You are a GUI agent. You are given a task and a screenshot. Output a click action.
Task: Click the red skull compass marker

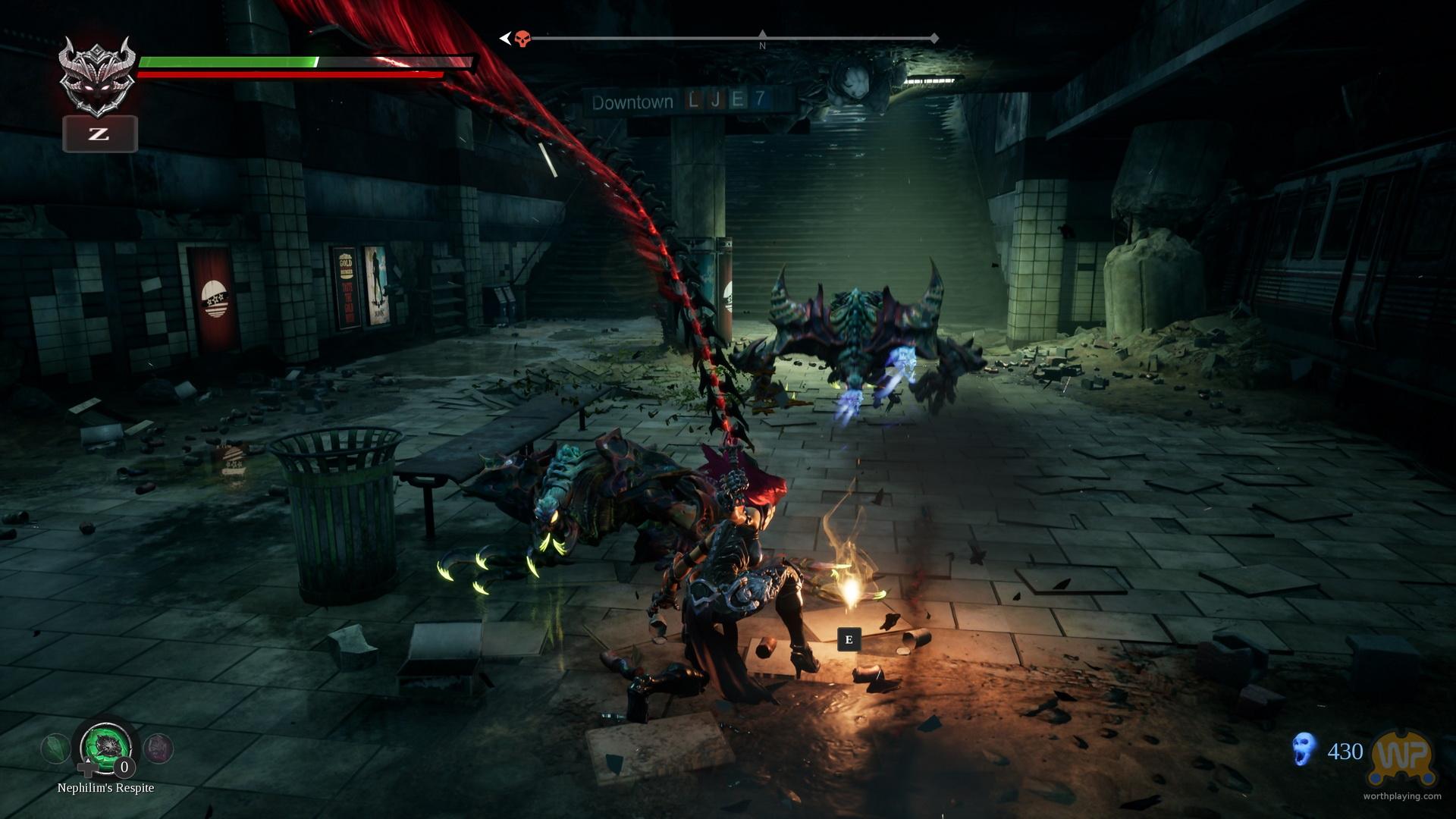click(x=522, y=39)
